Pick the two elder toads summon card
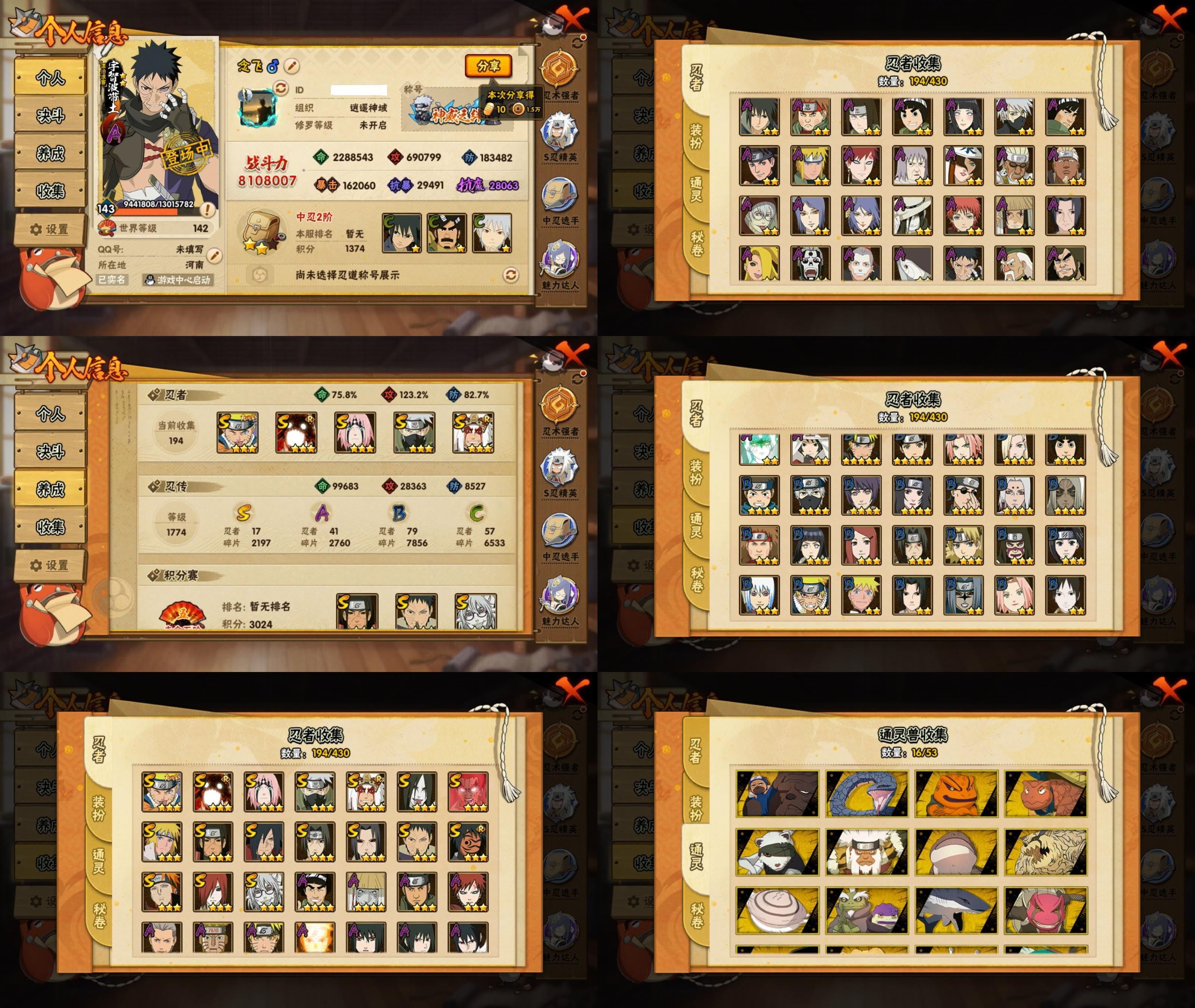The height and width of the screenshot is (1008, 1195). (x=866, y=910)
